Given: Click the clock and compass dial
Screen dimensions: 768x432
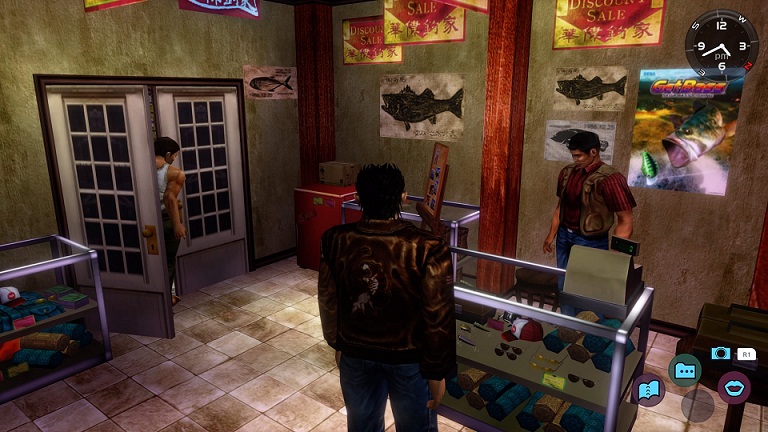Looking at the screenshot, I should click(x=721, y=47).
